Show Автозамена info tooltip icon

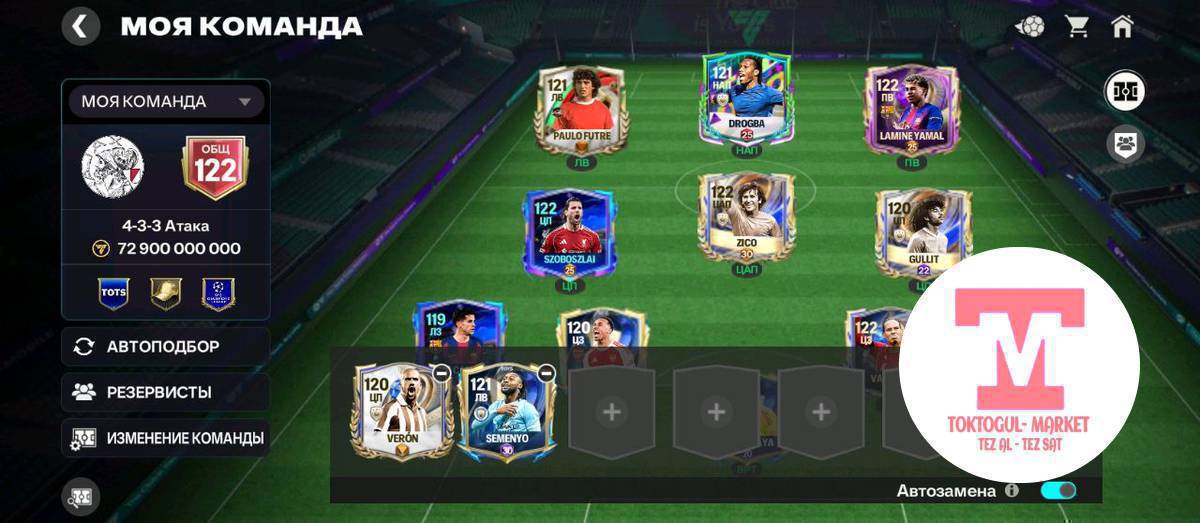point(1012,491)
